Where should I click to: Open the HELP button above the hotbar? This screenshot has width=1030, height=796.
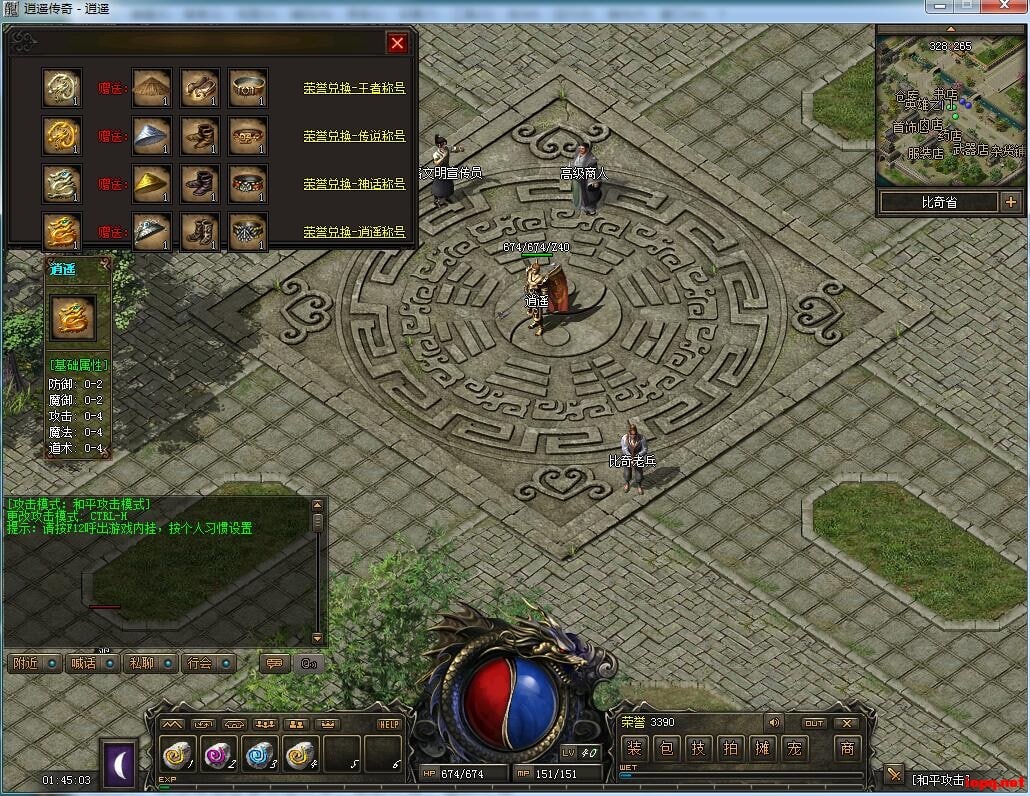coord(389,724)
